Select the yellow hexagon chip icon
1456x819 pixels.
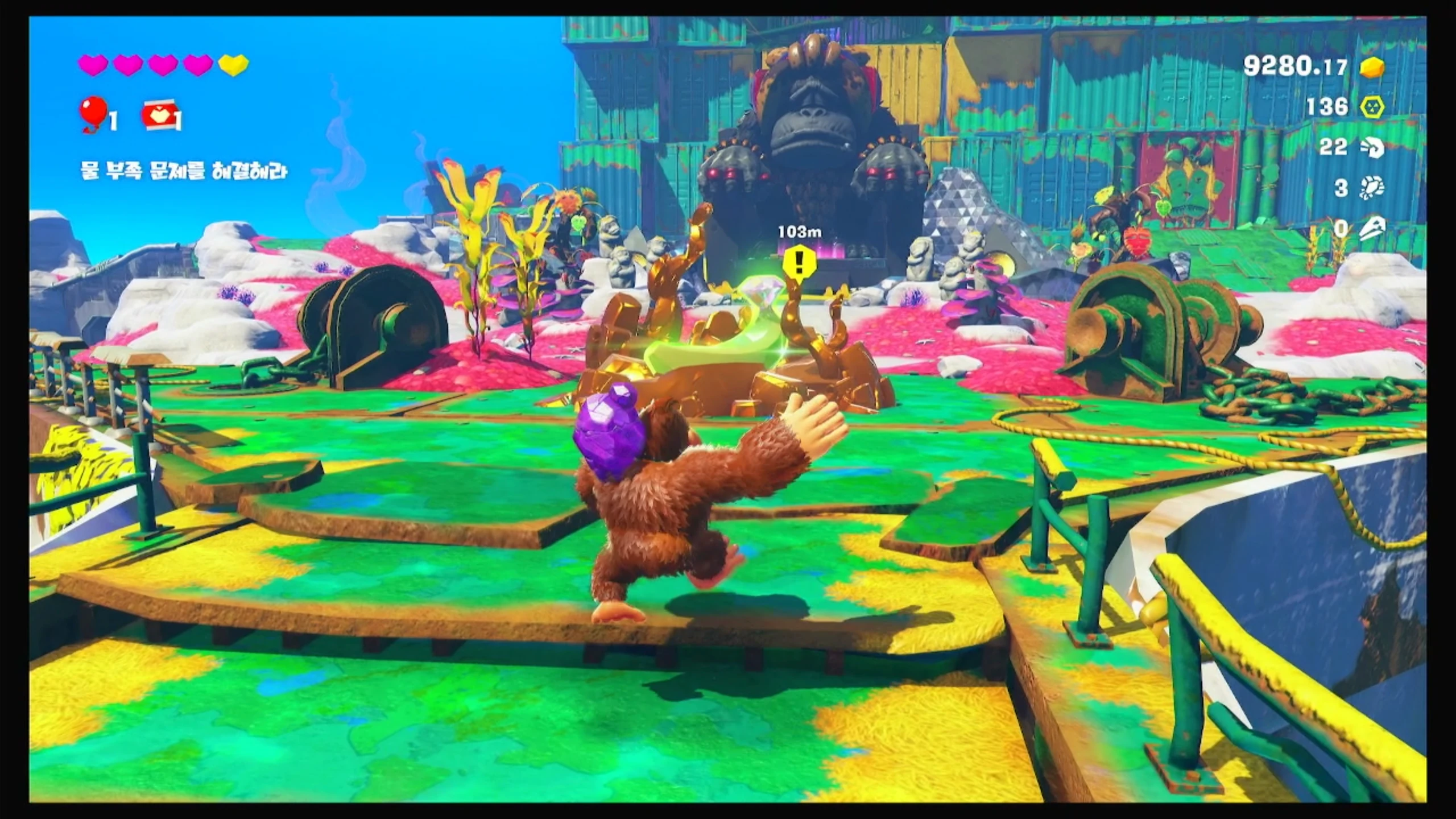pos(1372,107)
